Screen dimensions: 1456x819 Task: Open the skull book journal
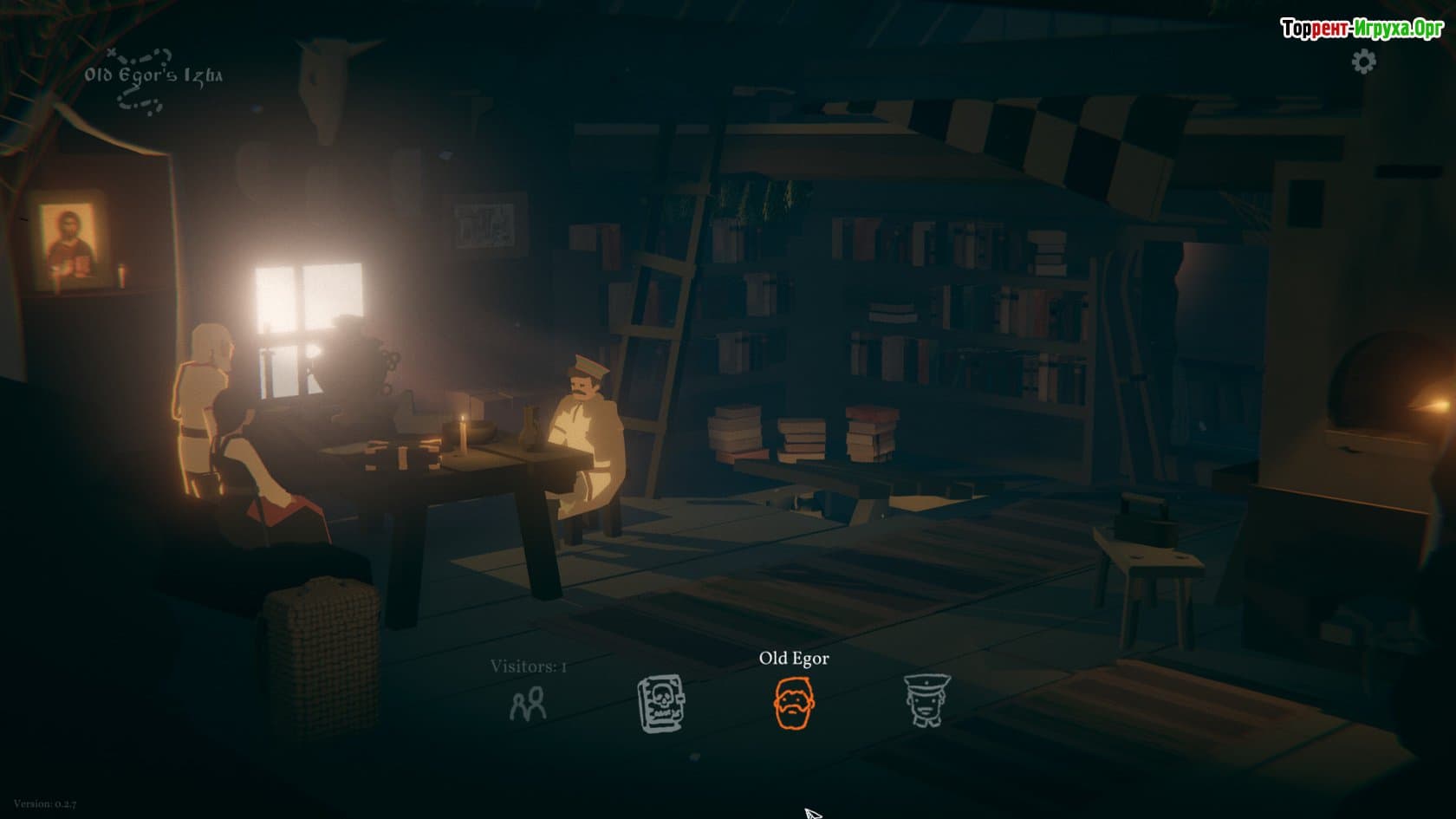coord(660,703)
